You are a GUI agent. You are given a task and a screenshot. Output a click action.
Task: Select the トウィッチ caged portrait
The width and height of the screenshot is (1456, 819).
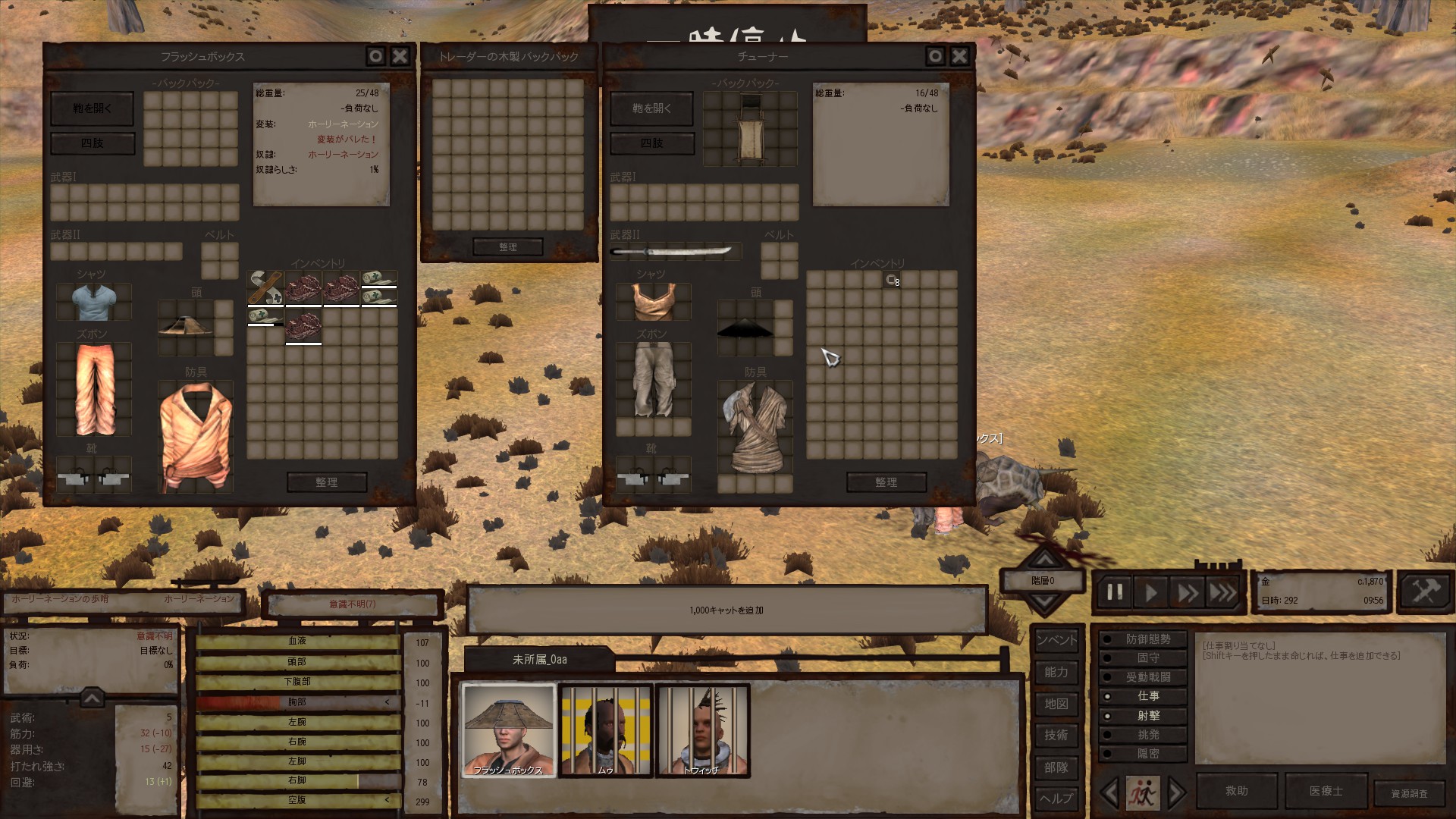[x=702, y=730]
